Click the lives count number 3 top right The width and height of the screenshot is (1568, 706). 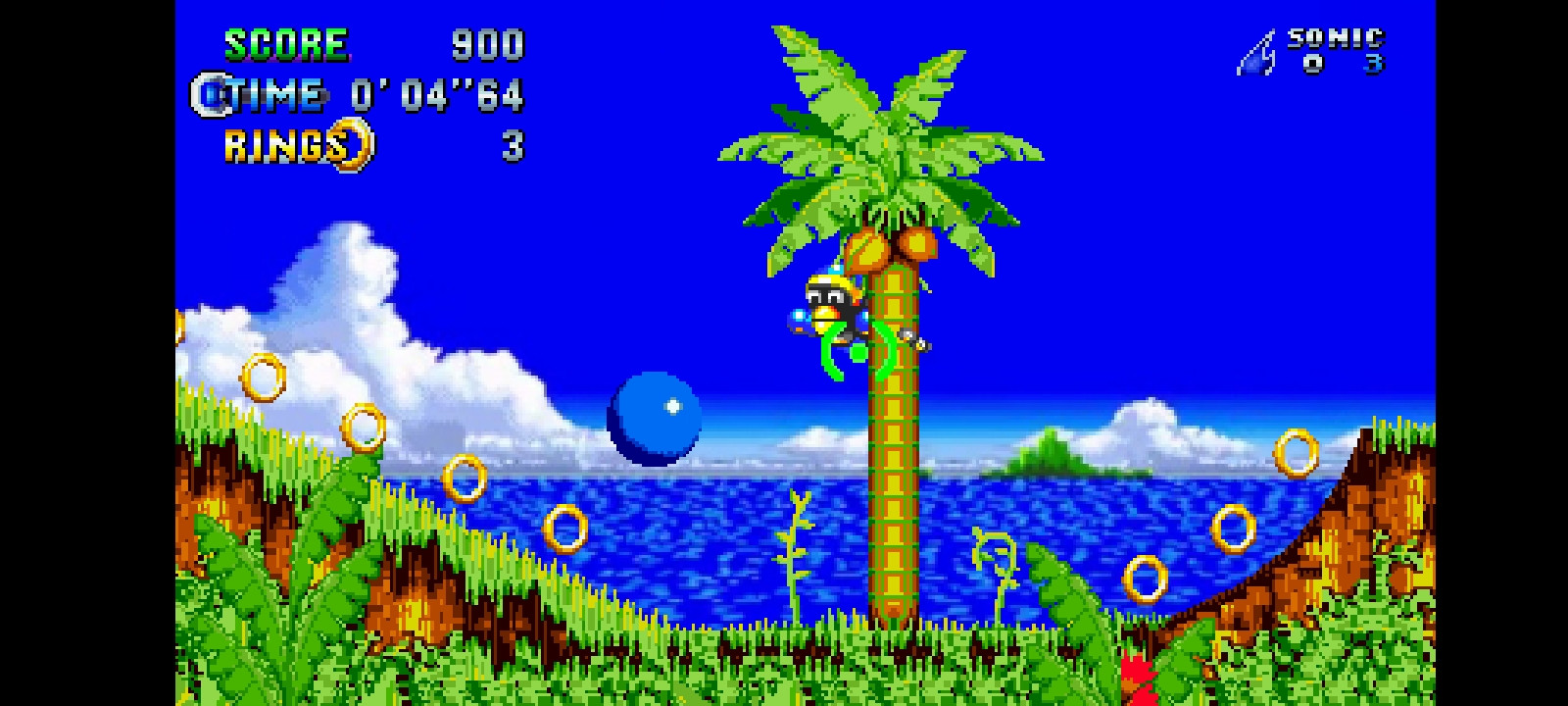click(1372, 62)
